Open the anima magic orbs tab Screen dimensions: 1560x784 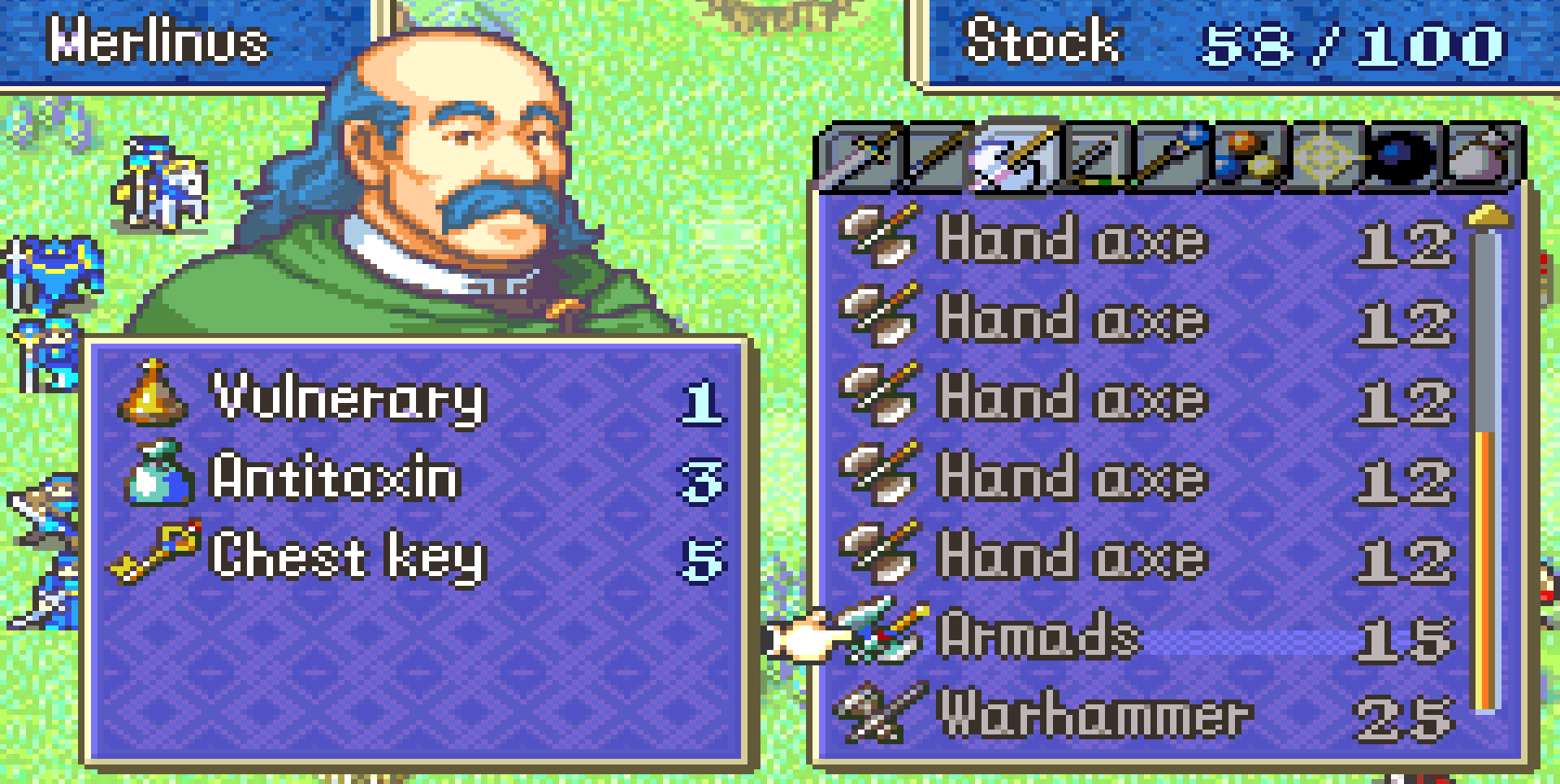[x=1246, y=156]
